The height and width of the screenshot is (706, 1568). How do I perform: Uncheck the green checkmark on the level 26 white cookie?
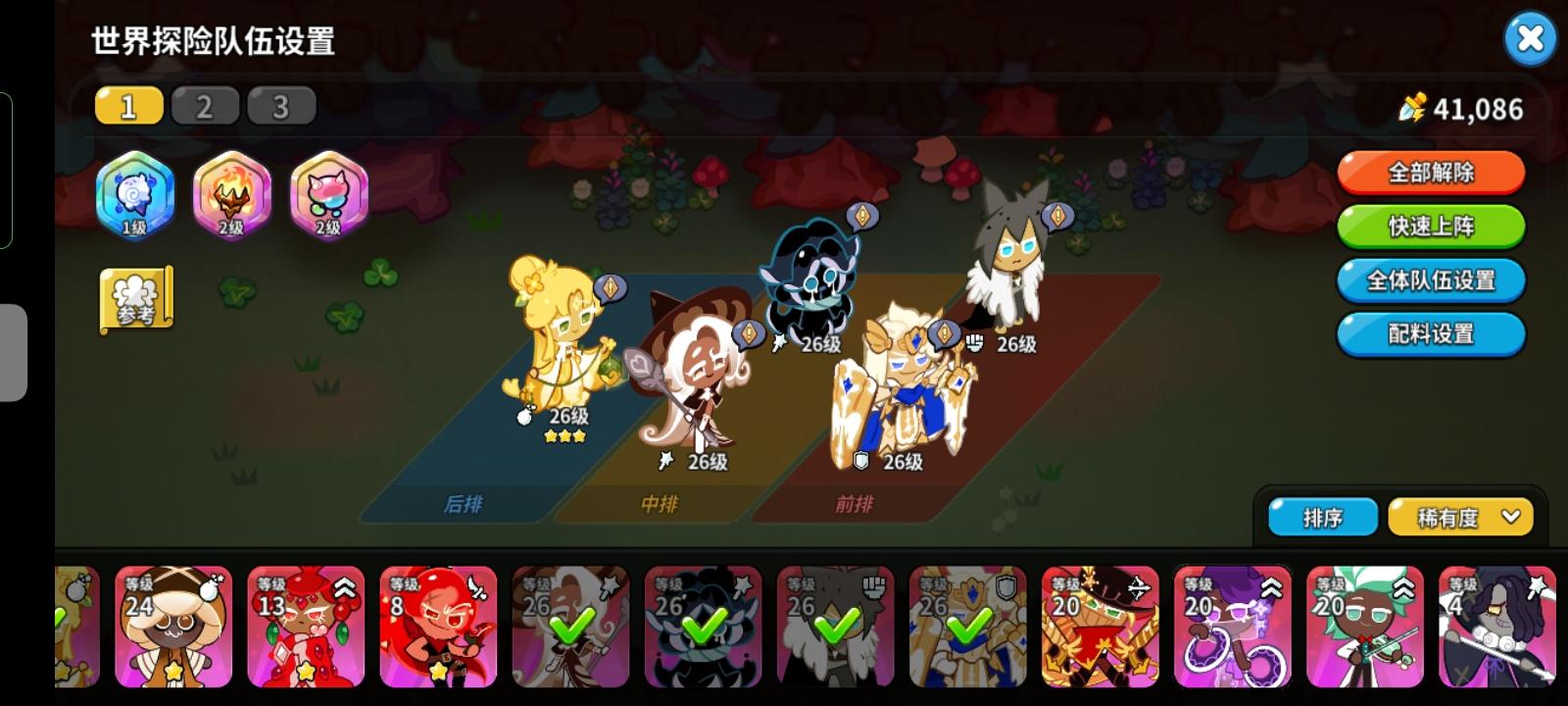coord(571,625)
